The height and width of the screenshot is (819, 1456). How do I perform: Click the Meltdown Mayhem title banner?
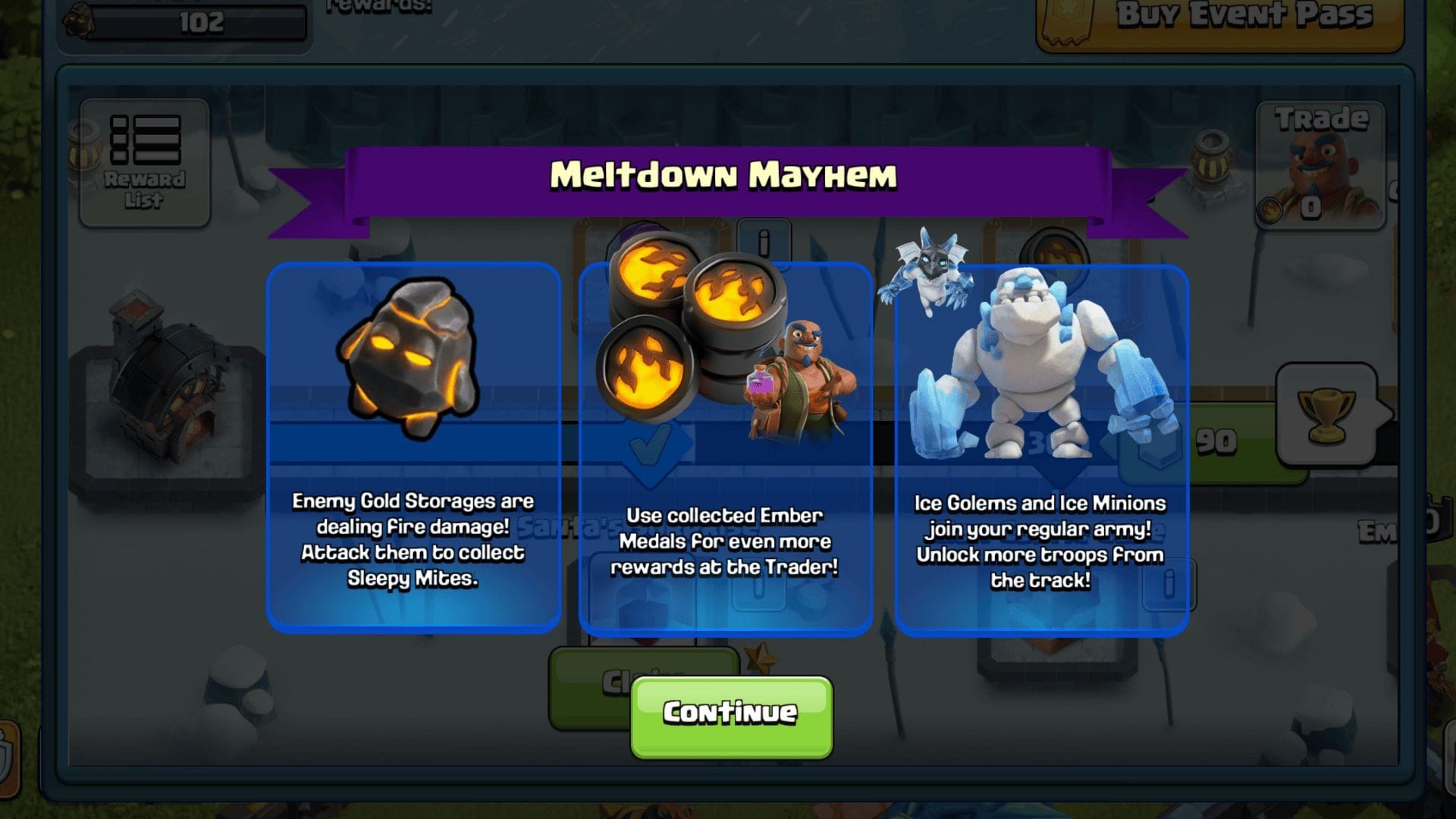(725, 177)
